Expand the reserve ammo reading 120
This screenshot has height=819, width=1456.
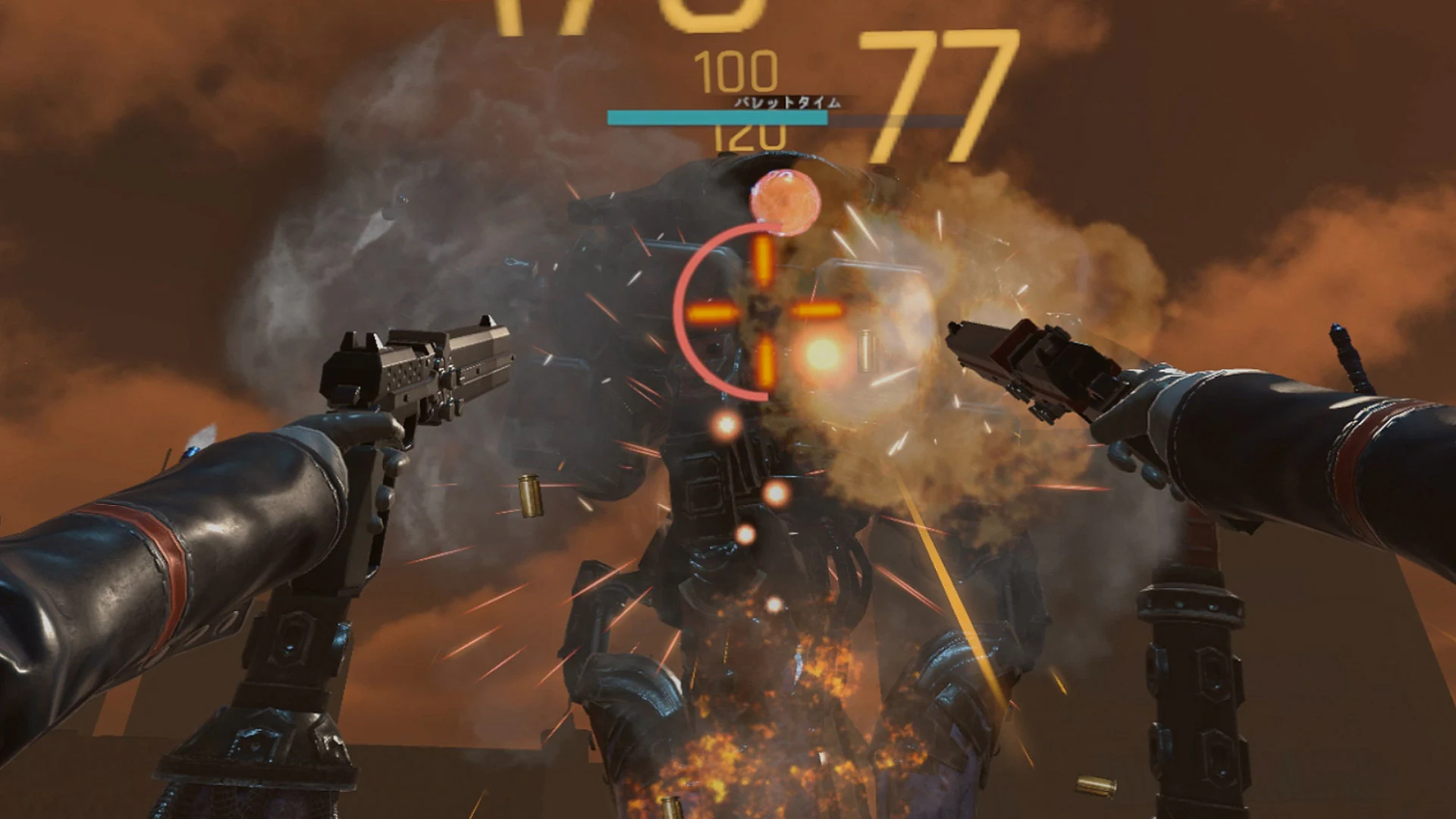[751, 138]
